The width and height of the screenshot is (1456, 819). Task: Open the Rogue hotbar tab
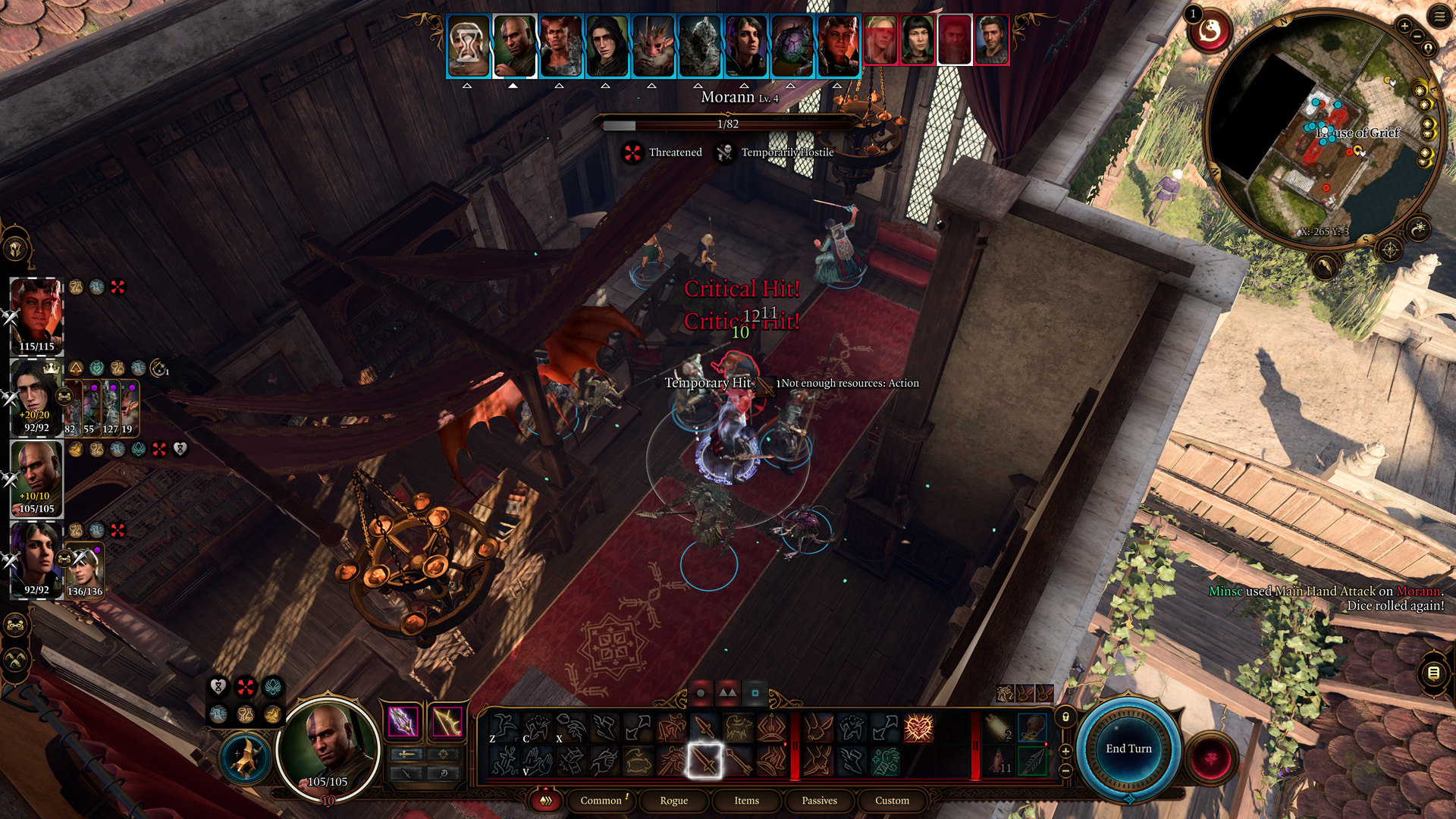pyautogui.click(x=673, y=800)
